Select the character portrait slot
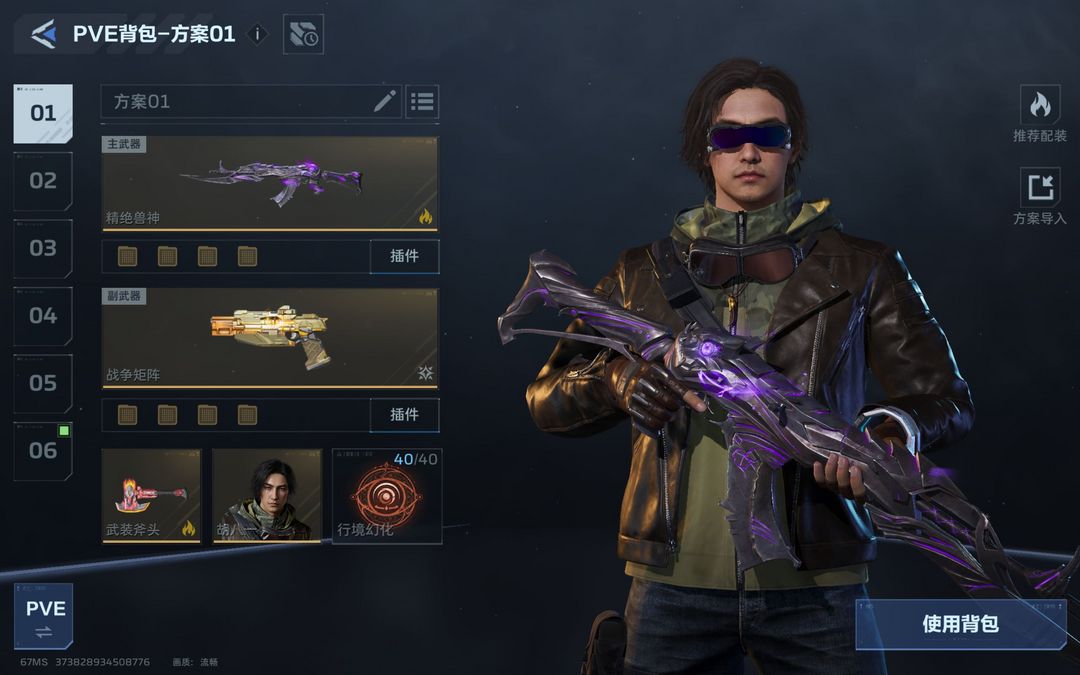1080x675 pixels. 266,495
